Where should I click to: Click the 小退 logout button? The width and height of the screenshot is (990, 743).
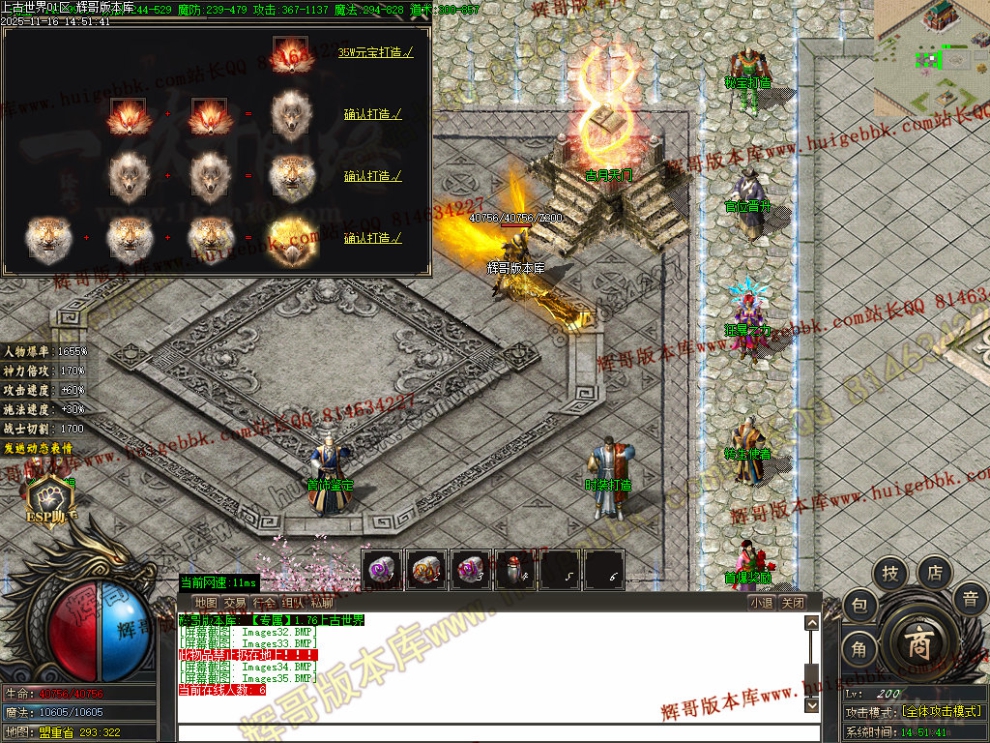(x=761, y=603)
